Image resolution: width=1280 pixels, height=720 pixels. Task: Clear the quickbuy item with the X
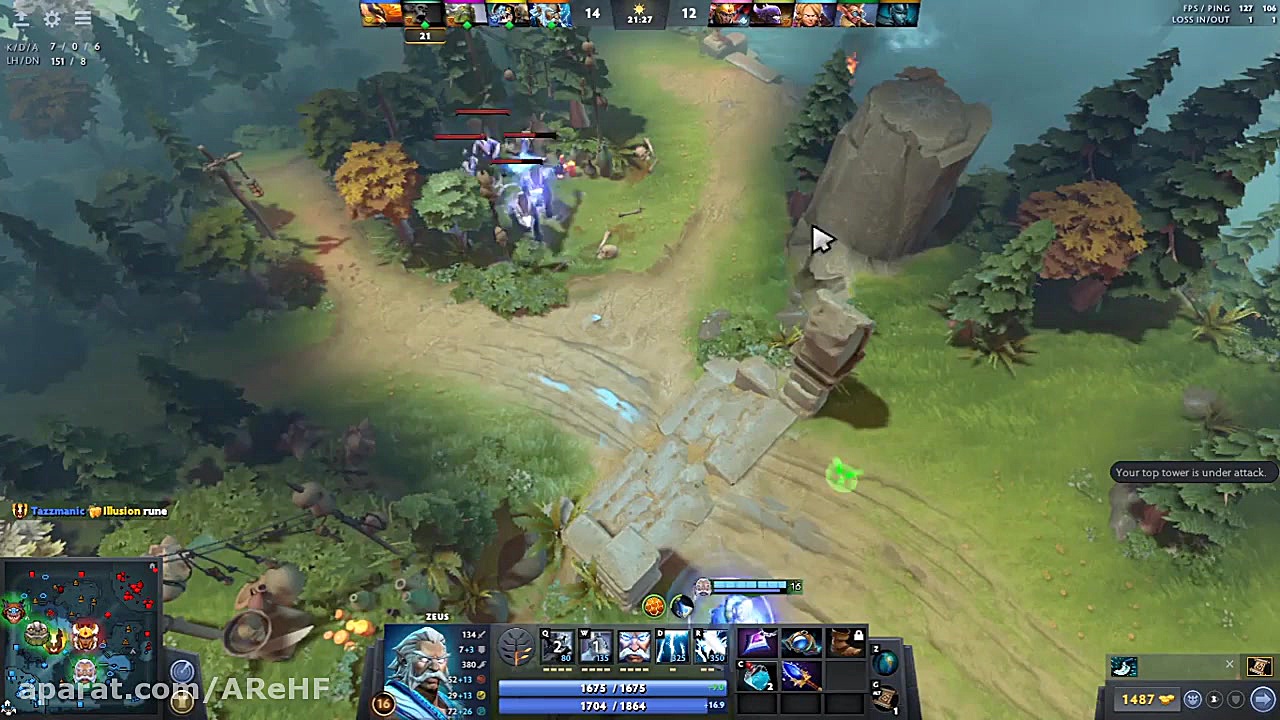[1229, 664]
